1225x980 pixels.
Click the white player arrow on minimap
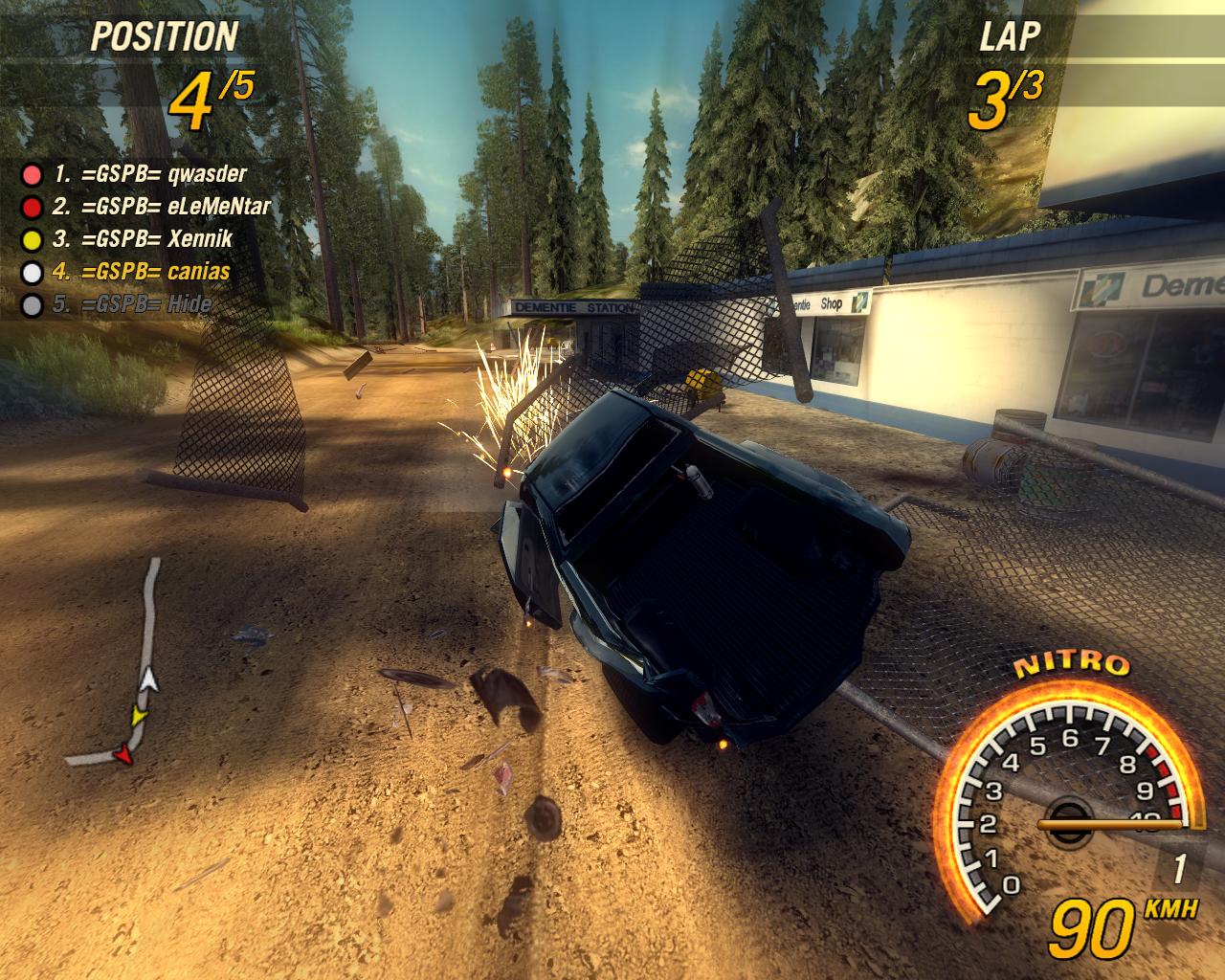pyautogui.click(x=148, y=680)
